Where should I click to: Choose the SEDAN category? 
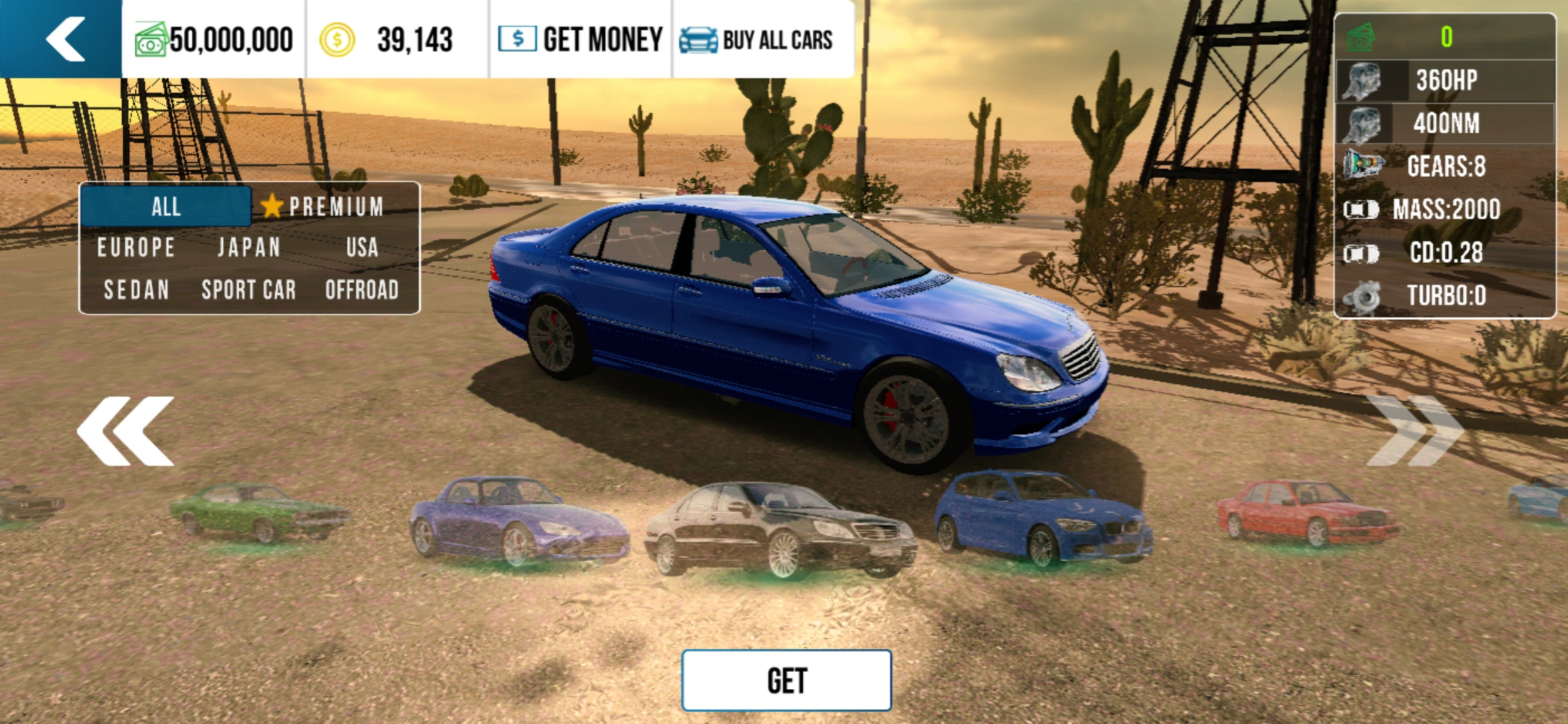[136, 290]
